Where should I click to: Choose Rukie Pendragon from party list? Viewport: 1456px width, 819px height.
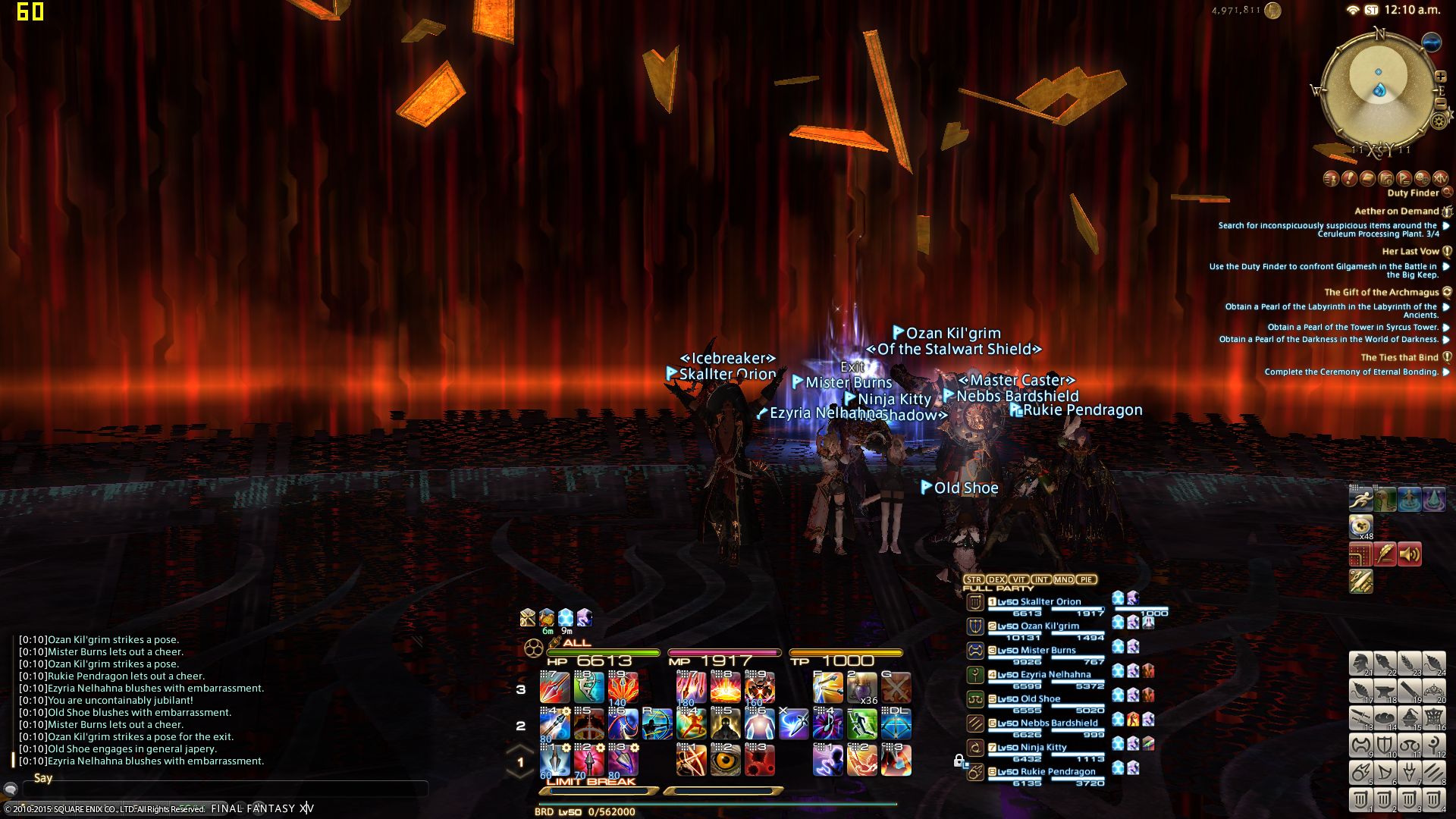(x=1057, y=772)
